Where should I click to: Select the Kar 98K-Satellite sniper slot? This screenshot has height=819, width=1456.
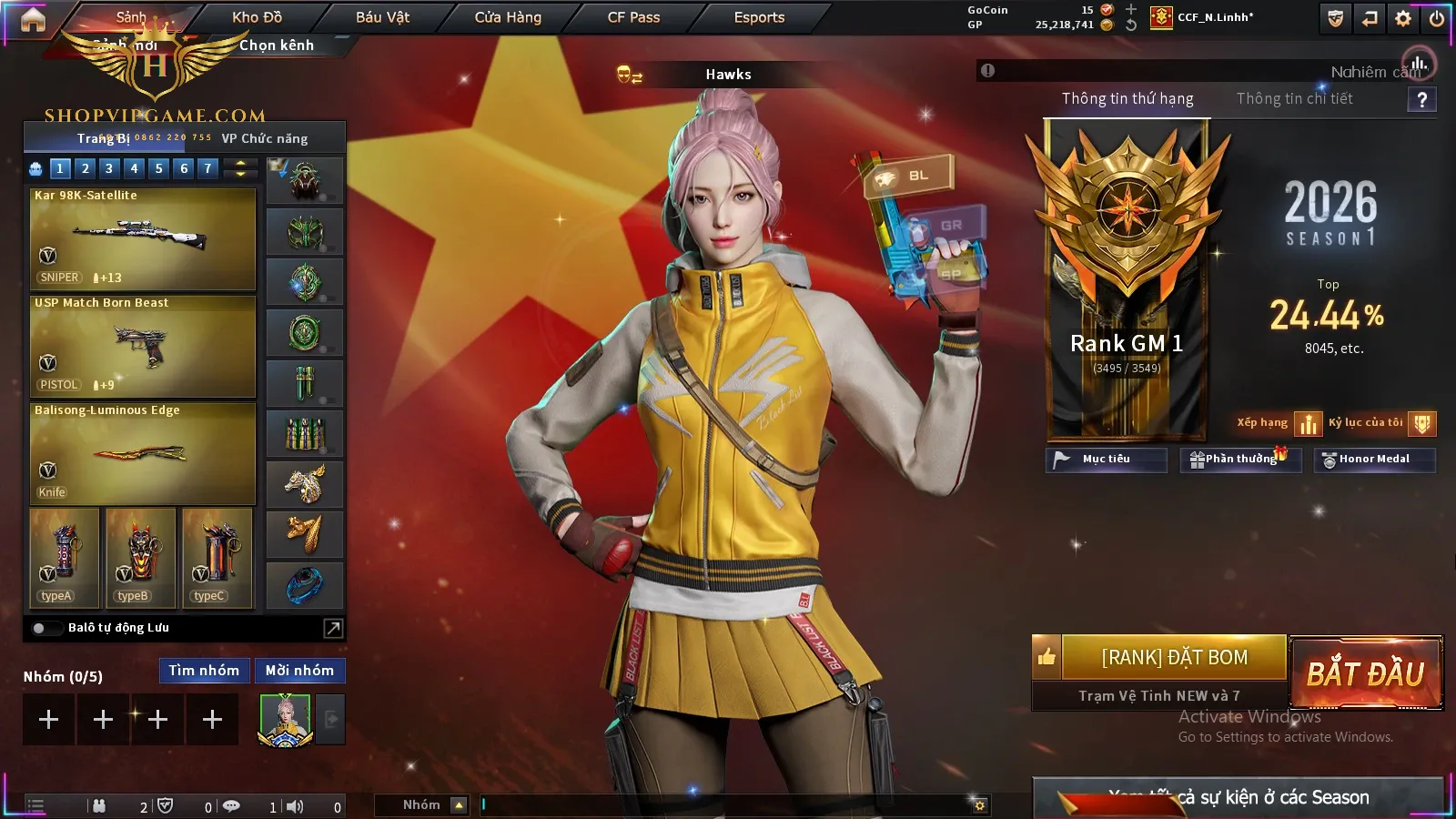click(143, 238)
